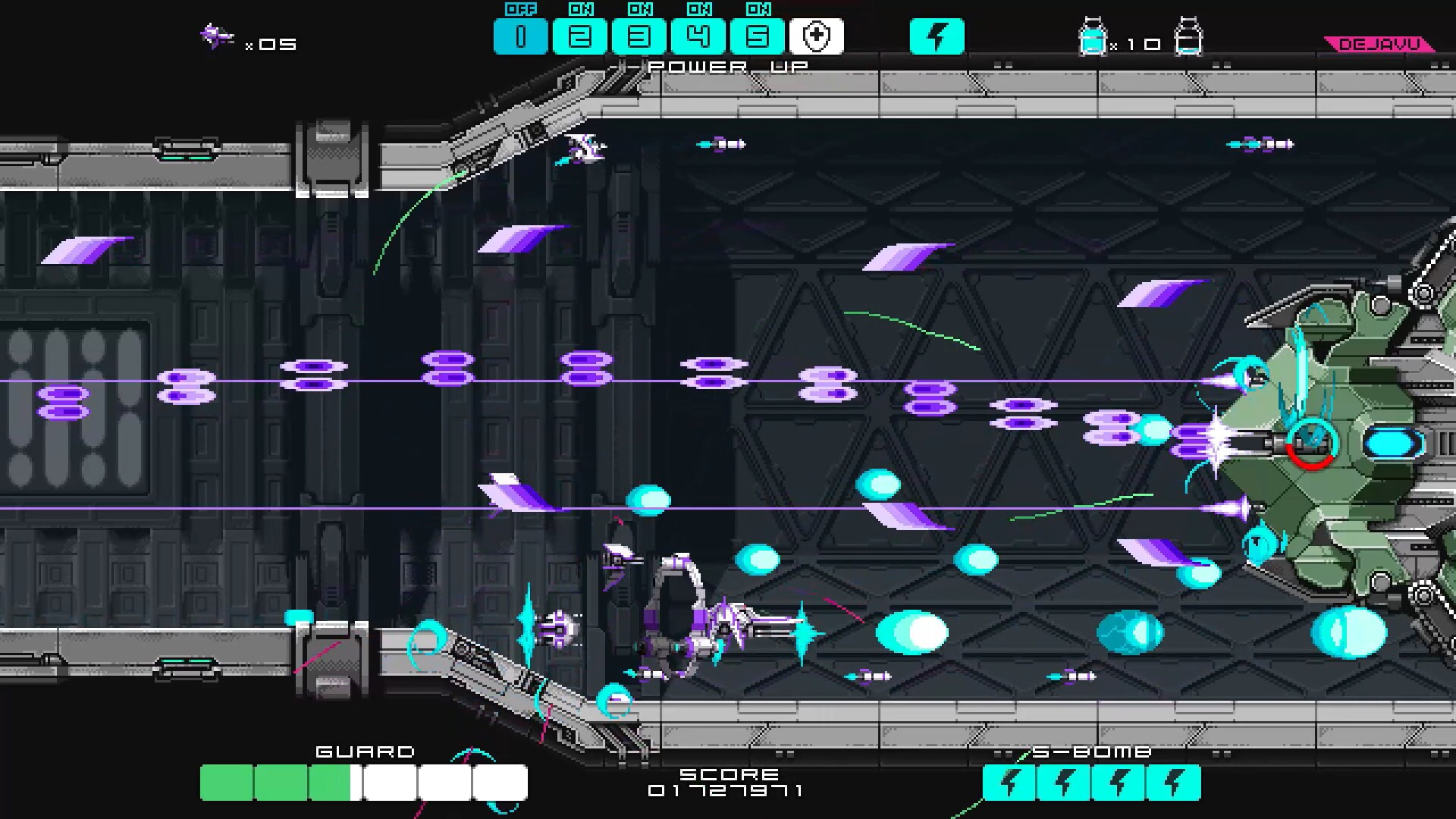1456x819 pixels.
Task: Click the POWER UP label
Action: coord(728,66)
